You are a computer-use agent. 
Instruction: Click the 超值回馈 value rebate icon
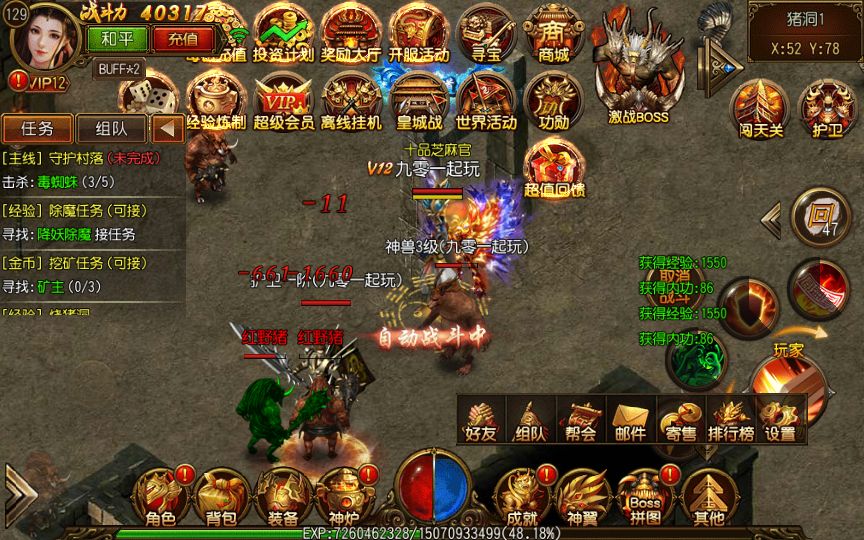pos(554,167)
